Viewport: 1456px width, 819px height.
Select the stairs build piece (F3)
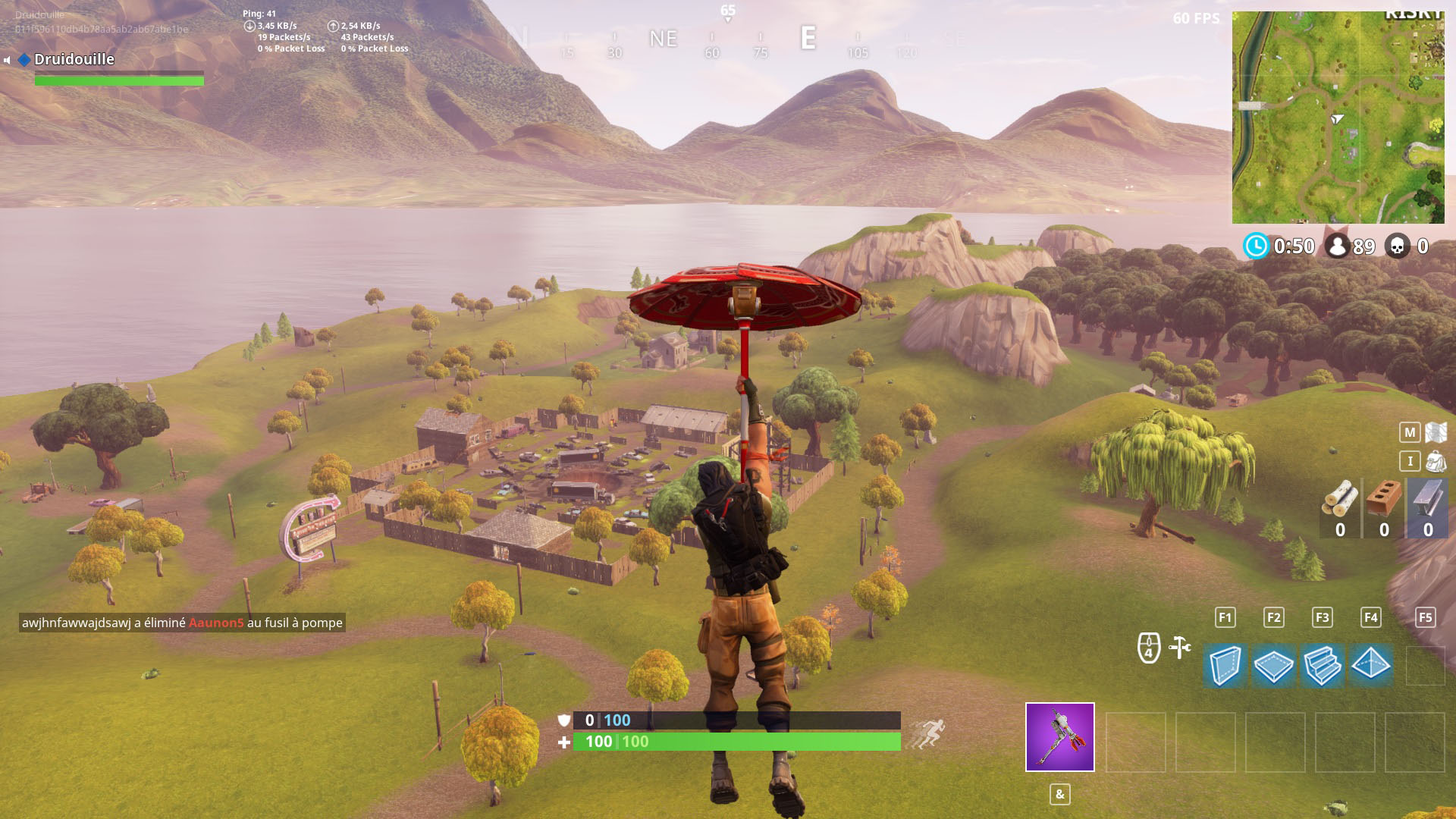[1323, 666]
